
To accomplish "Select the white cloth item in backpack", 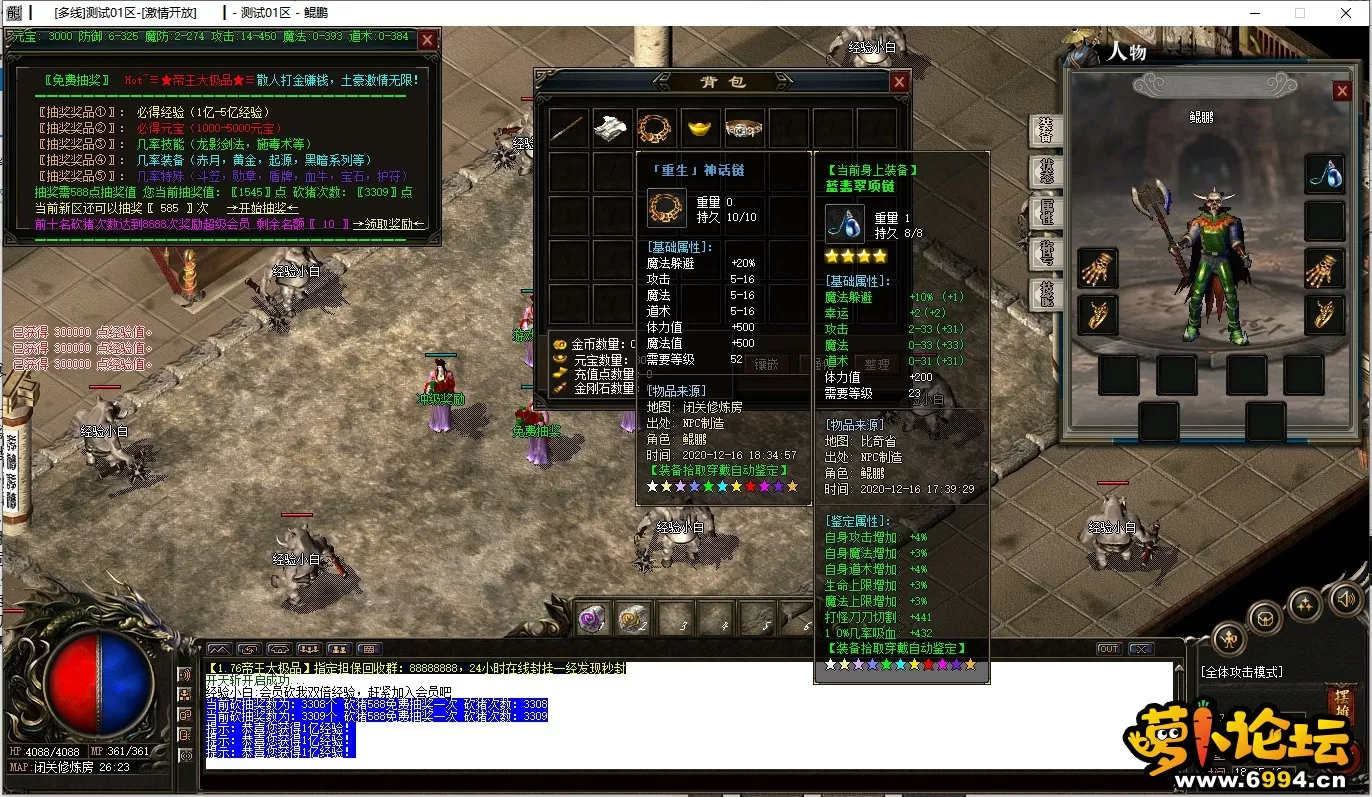I will pos(612,128).
